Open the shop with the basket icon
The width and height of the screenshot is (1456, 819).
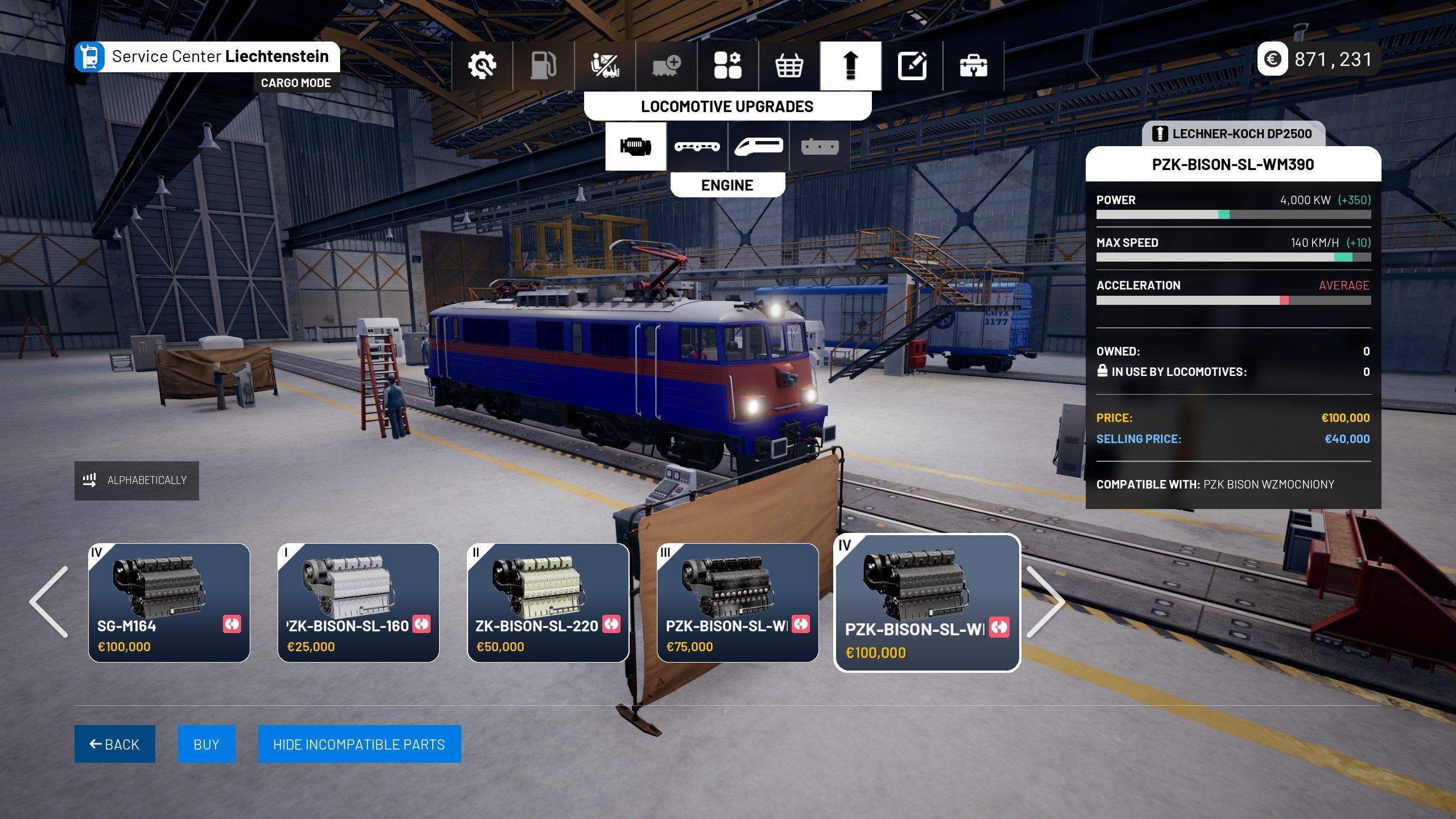789,65
